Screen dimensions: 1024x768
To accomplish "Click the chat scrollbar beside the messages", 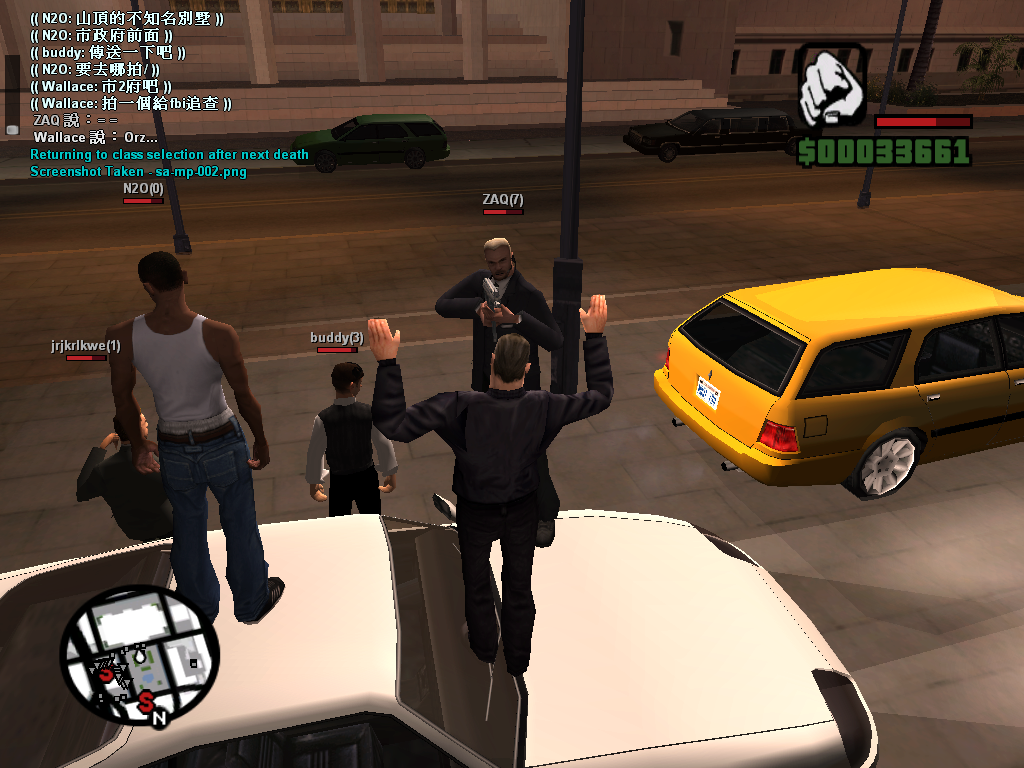I will (x=12, y=92).
